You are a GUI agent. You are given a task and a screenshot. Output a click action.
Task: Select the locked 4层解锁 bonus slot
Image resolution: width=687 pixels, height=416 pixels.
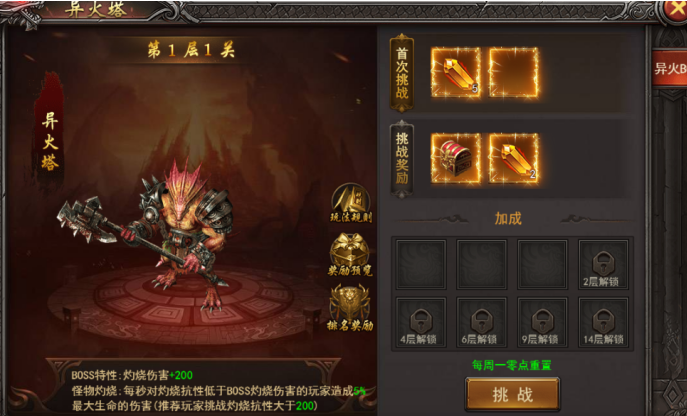pyautogui.click(x=420, y=322)
